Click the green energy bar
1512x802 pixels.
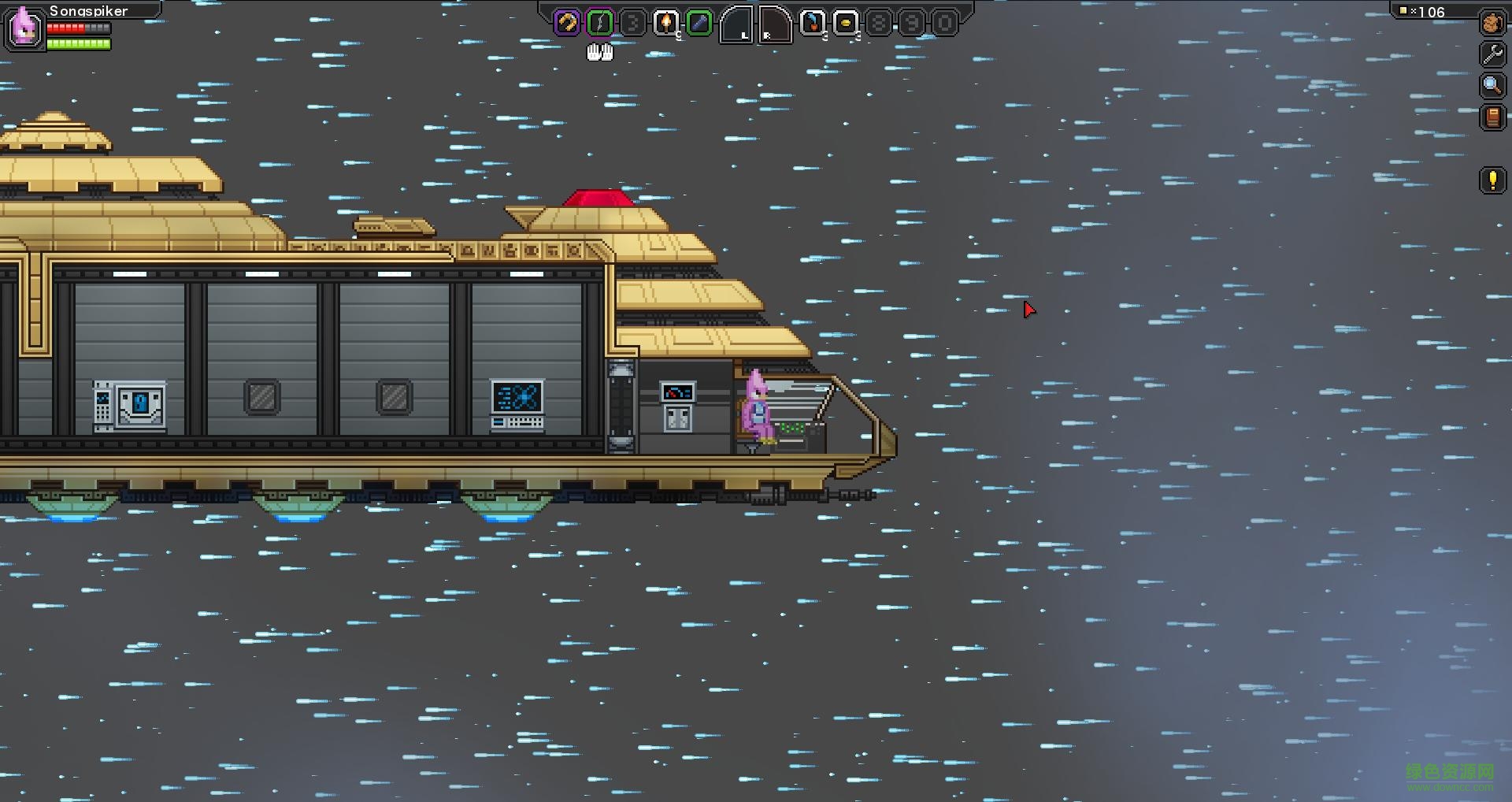[79, 46]
